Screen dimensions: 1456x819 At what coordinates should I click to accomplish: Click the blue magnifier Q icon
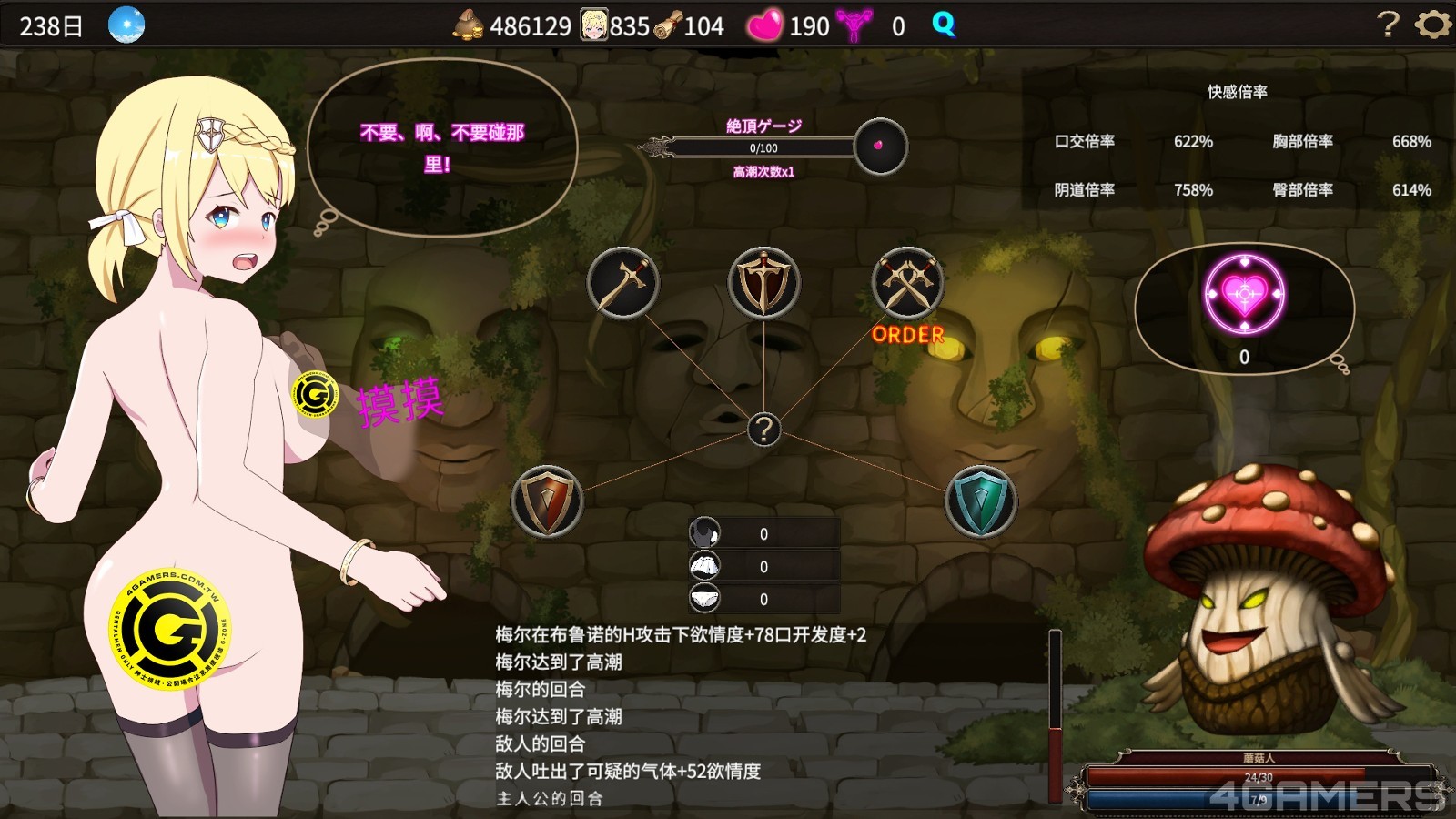click(944, 25)
